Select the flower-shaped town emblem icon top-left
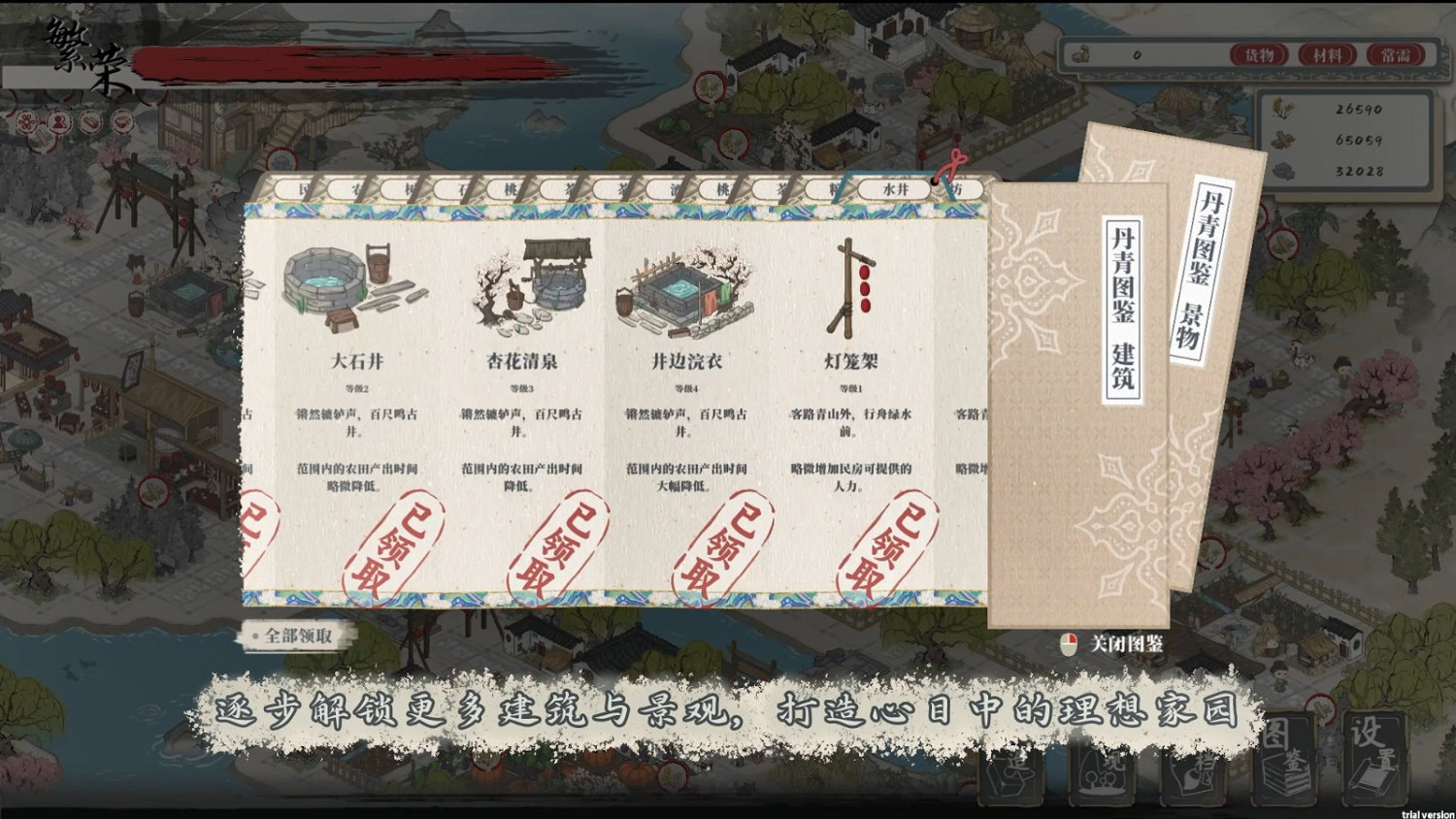Viewport: 1456px width, 819px height. [27, 121]
